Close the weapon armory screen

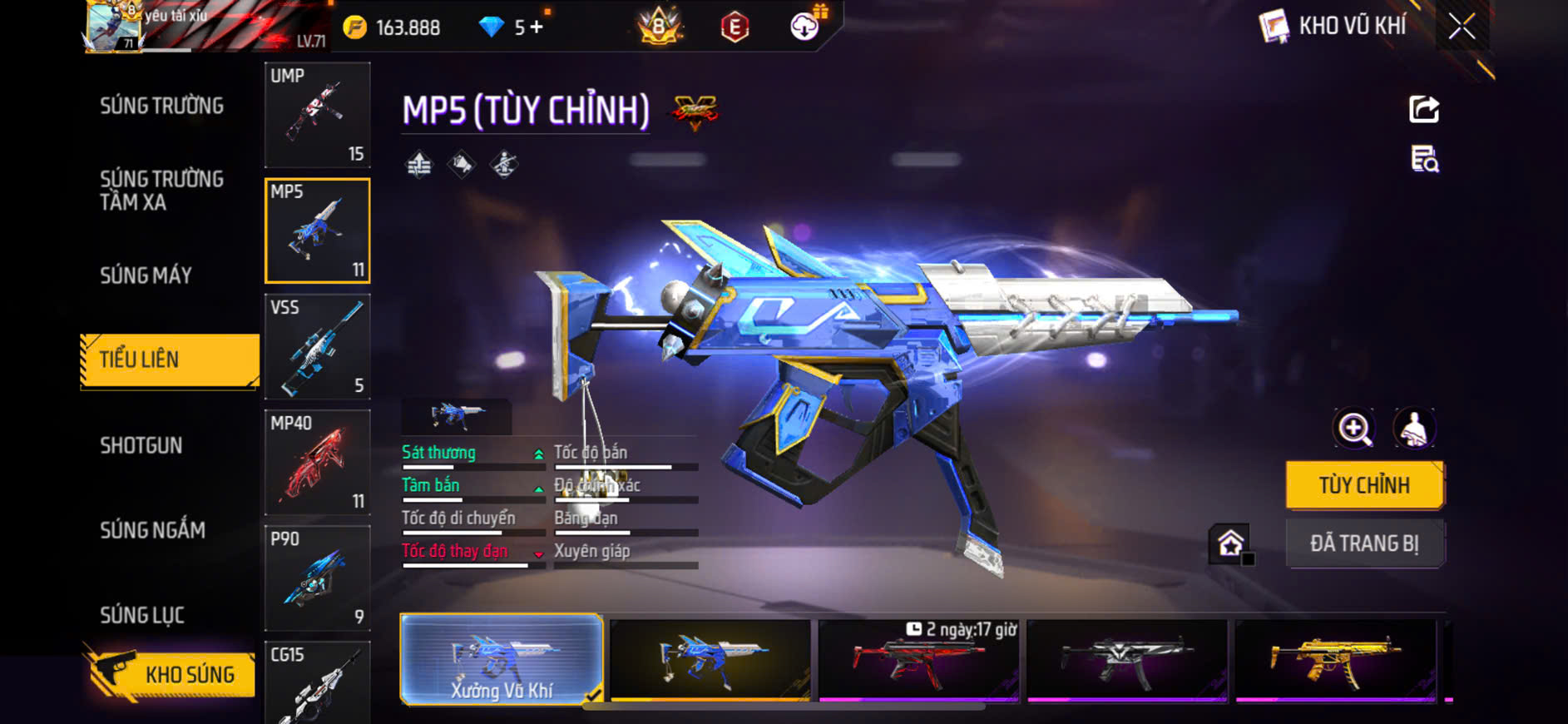(1462, 27)
